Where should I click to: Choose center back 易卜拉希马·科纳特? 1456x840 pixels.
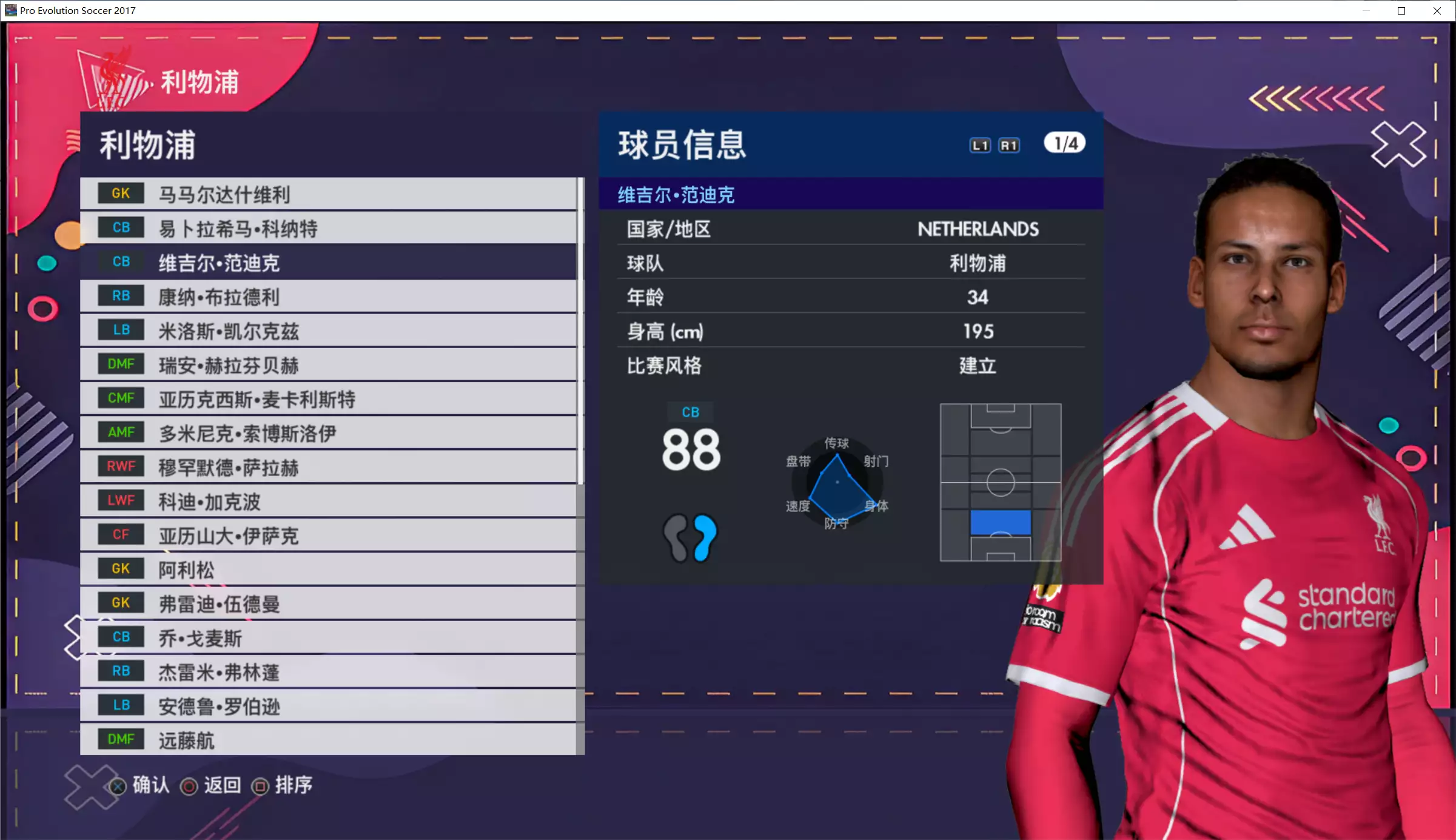pos(327,229)
